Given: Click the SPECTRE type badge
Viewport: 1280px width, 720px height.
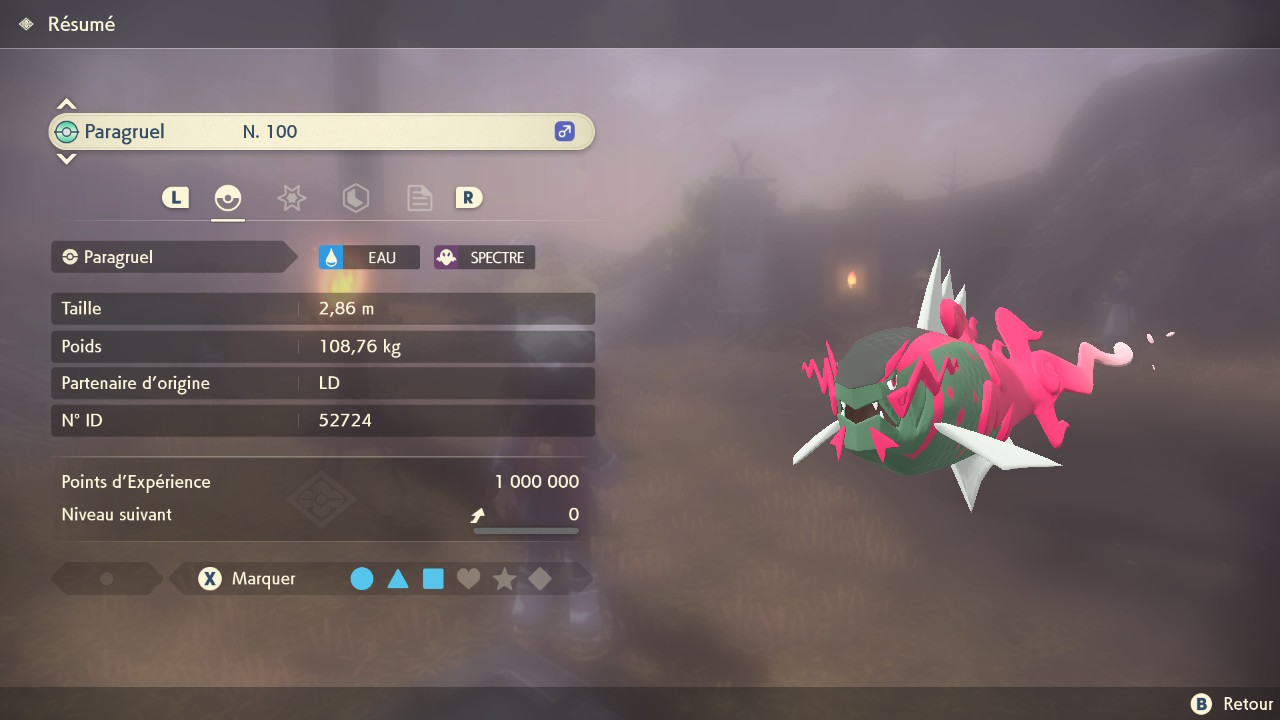Looking at the screenshot, I should point(484,257).
